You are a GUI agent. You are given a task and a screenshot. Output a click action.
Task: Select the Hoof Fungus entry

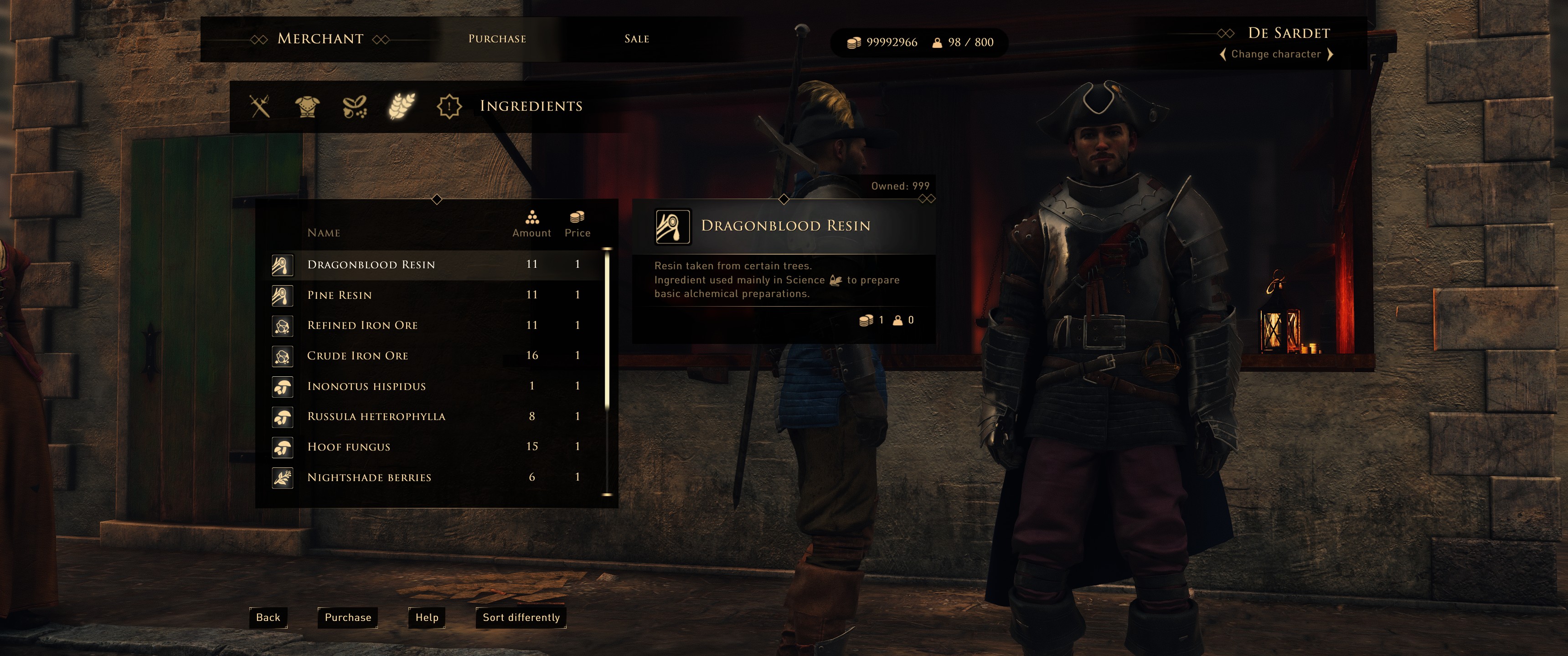click(349, 447)
